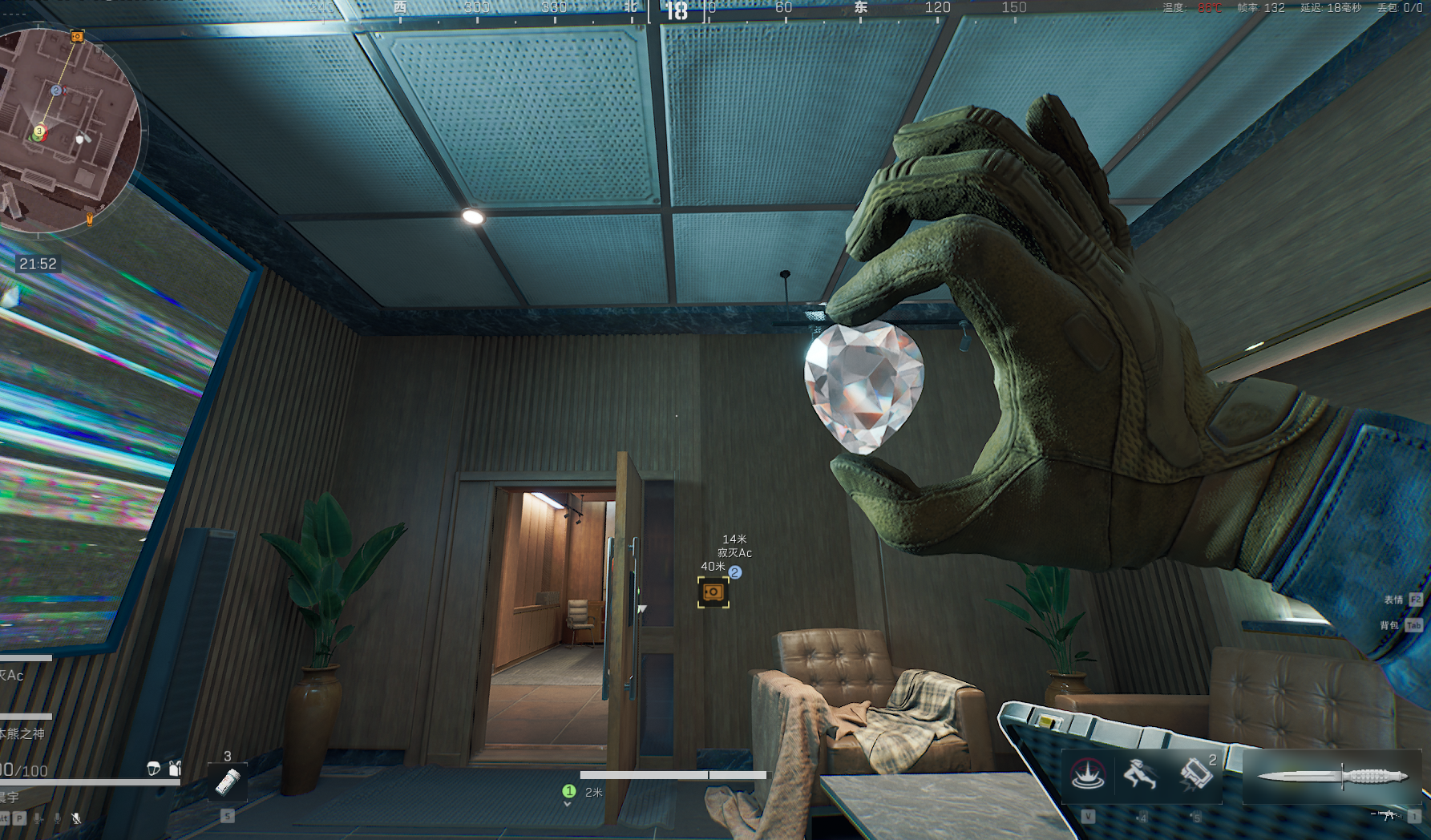This screenshot has width=1431, height=840.
Task: Click the helmet status icon
Action: (154, 769)
